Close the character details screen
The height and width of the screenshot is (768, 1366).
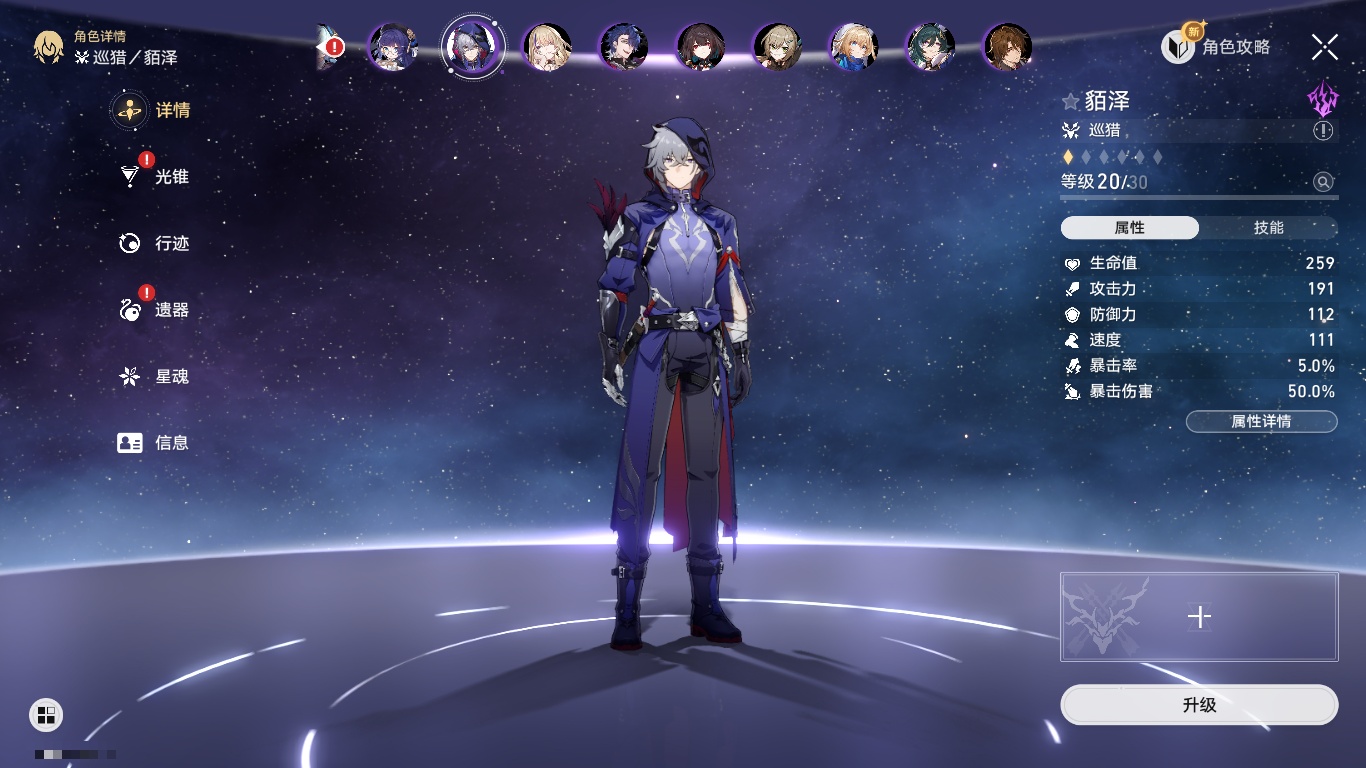1325,46
